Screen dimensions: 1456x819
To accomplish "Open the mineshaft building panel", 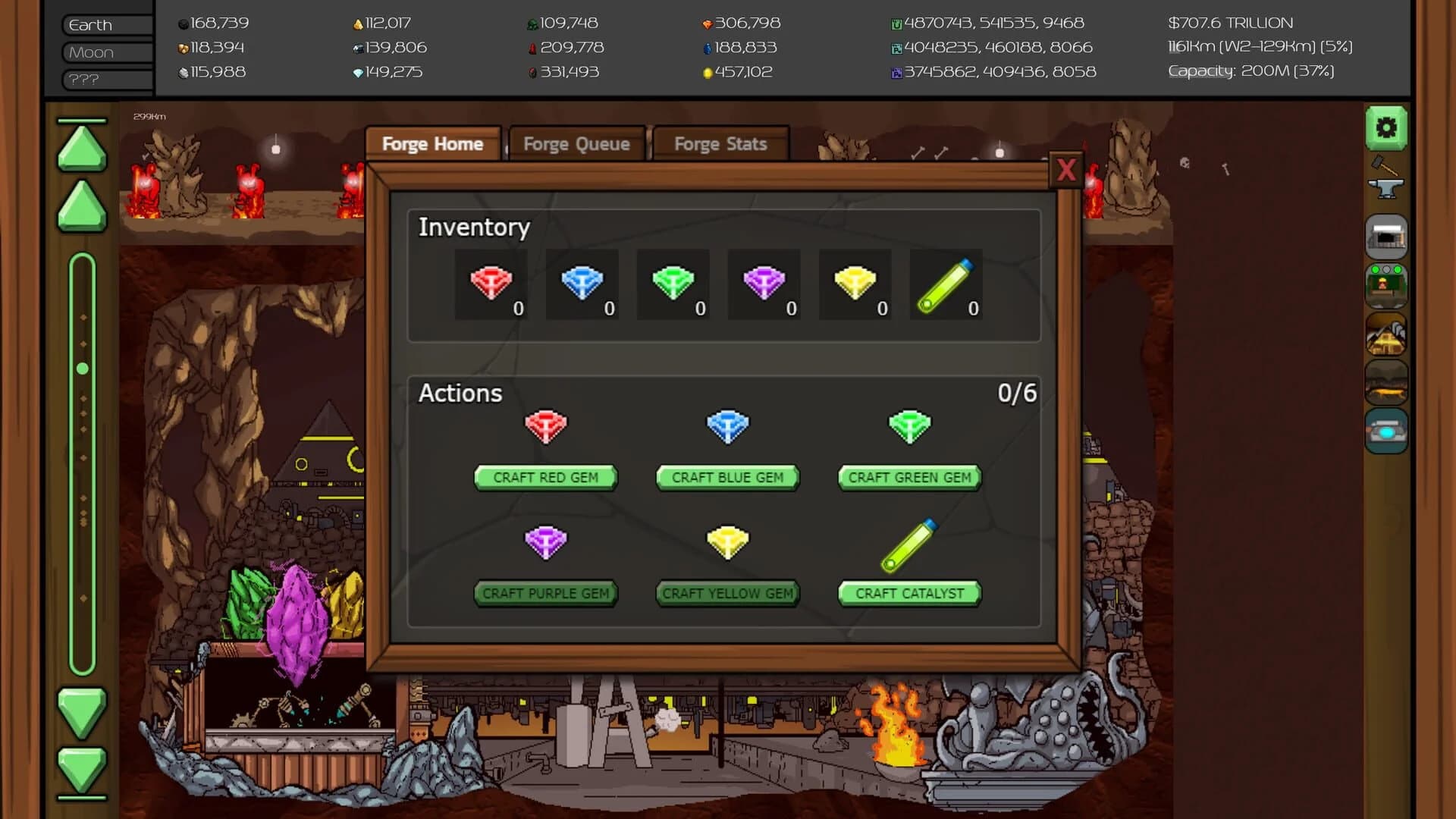I will (x=1386, y=237).
